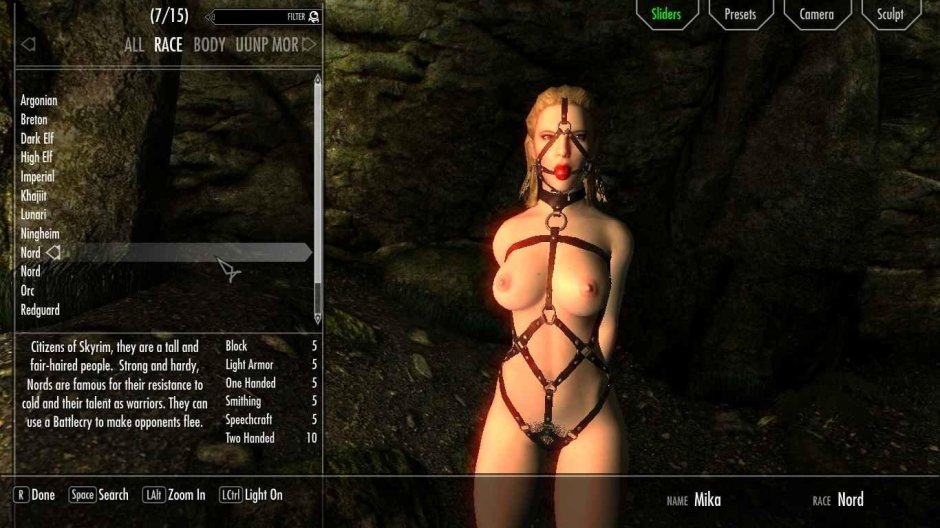This screenshot has width=940, height=528.
Task: Switch race to Khajiit
Action: pyautogui.click(x=34, y=196)
